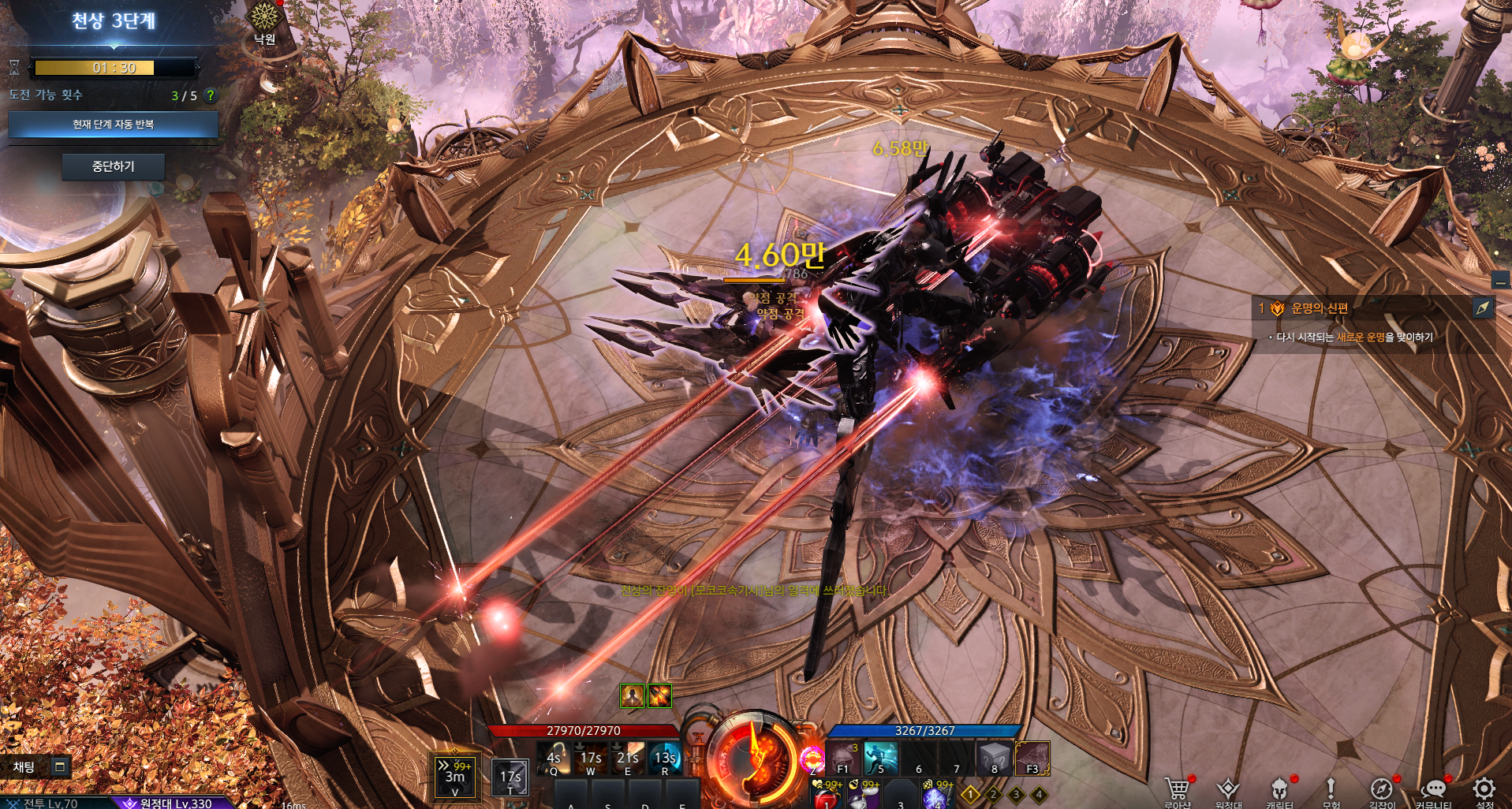Open the 설정 gear settings menu

click(x=1484, y=790)
